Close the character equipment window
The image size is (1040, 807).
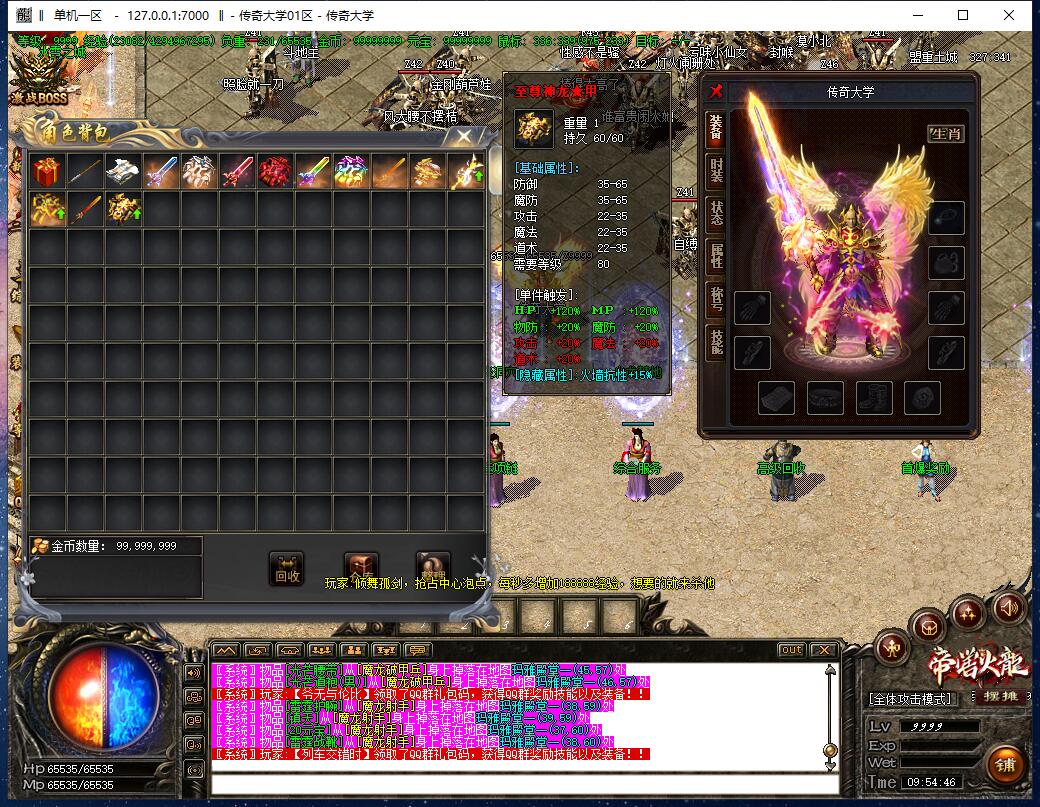coord(716,92)
